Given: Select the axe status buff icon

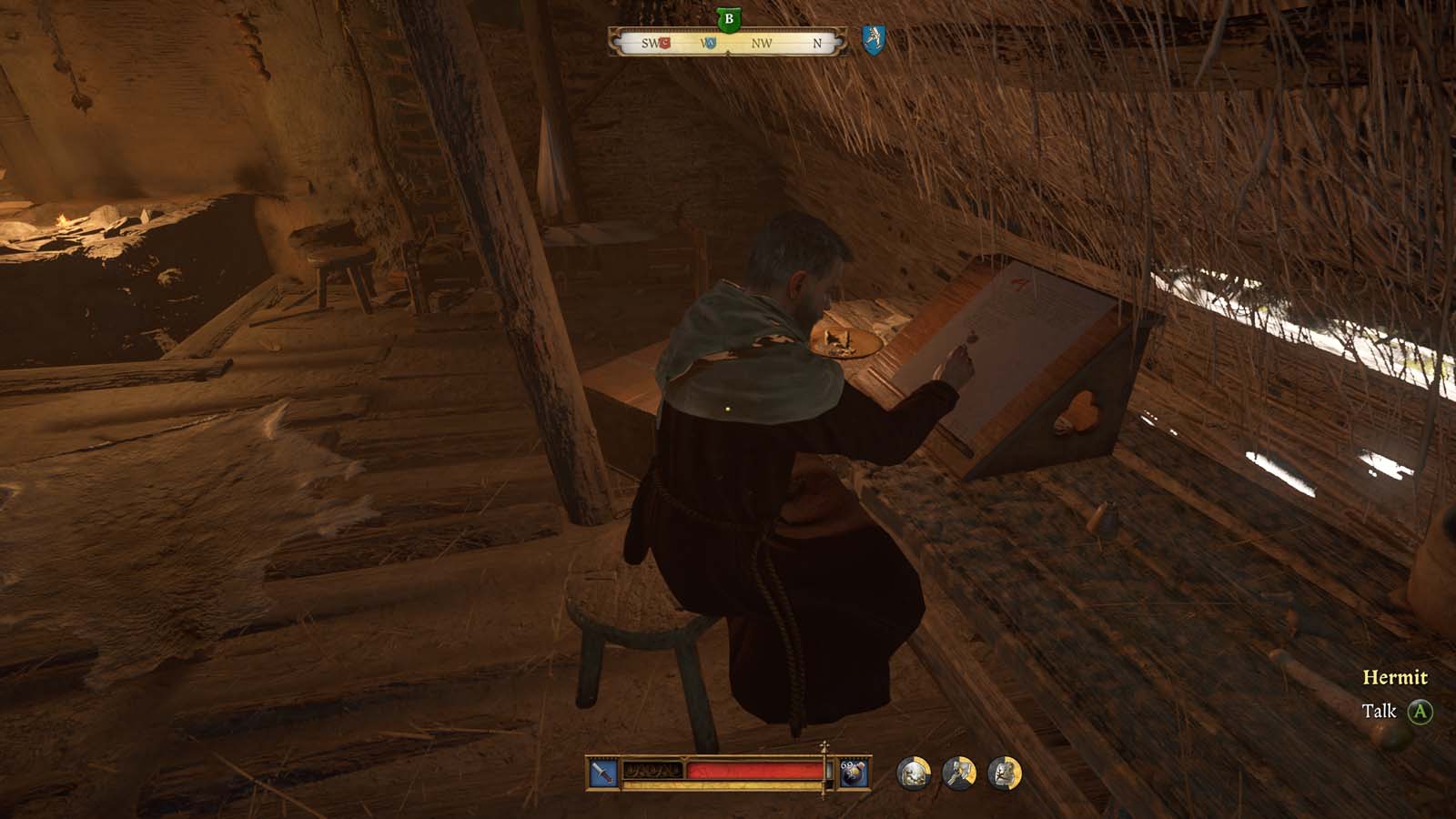Looking at the screenshot, I should point(957,773).
